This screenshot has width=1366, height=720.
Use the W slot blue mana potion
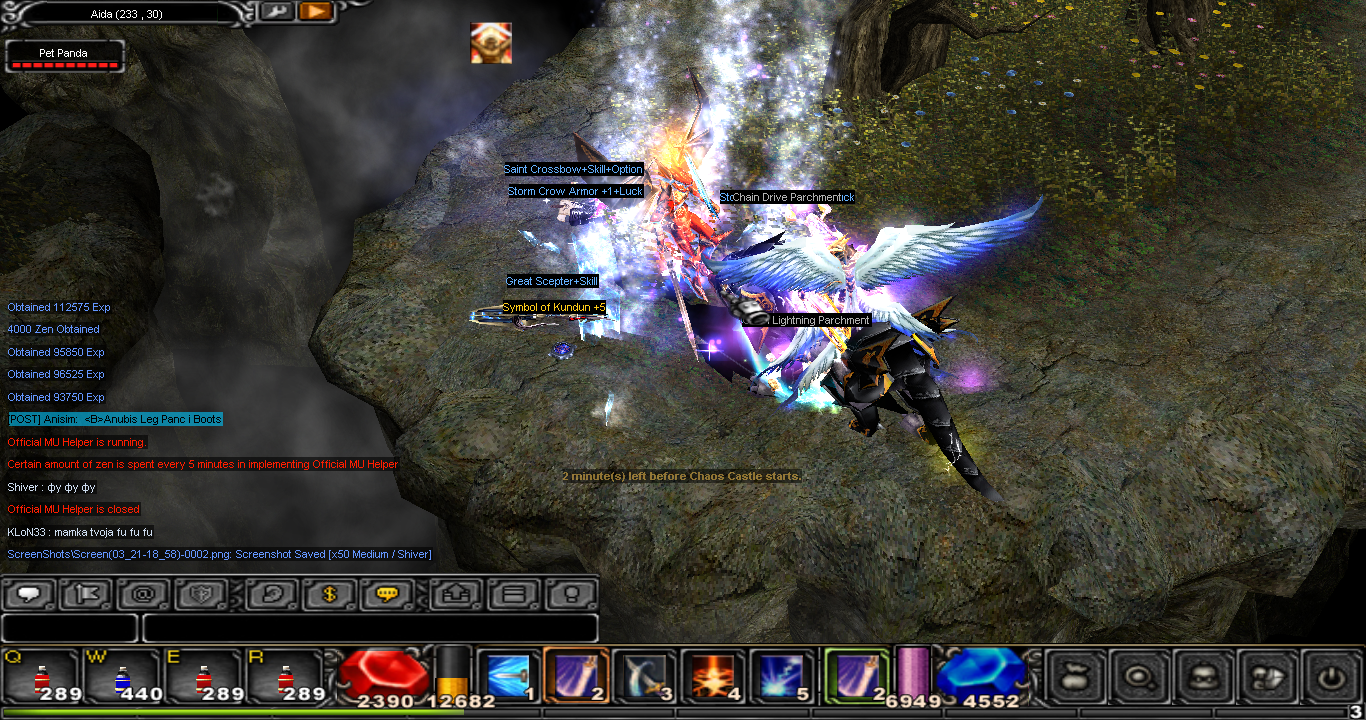tap(123, 677)
